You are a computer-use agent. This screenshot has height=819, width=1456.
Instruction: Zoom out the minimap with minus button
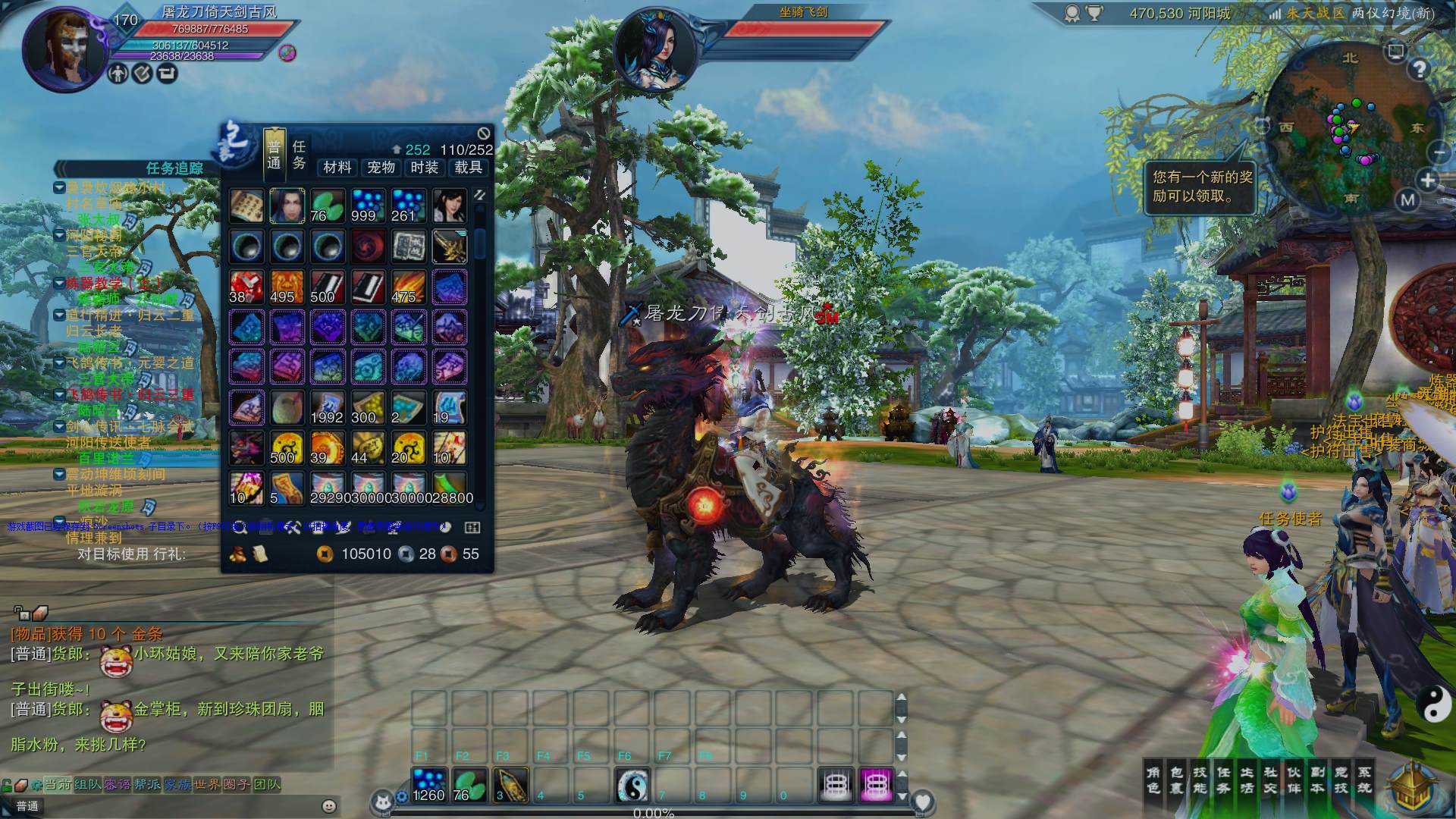pos(1439,152)
